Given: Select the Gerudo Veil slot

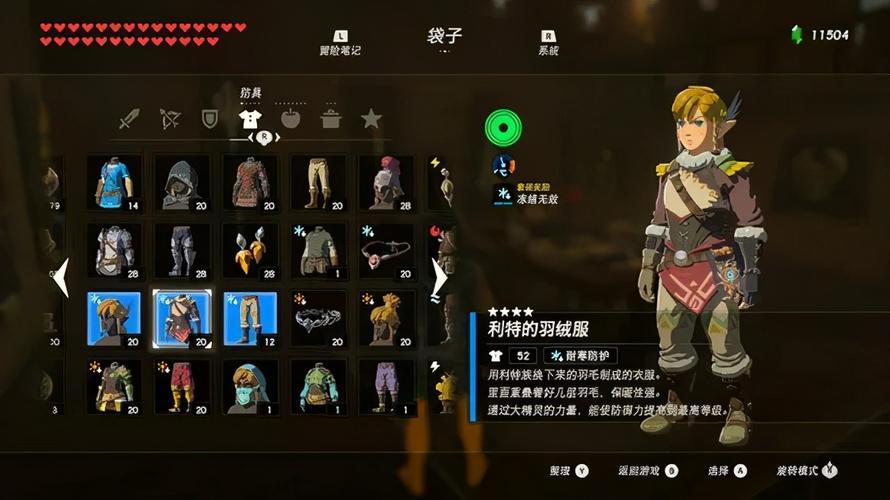Looking at the screenshot, I should click(x=250, y=387).
